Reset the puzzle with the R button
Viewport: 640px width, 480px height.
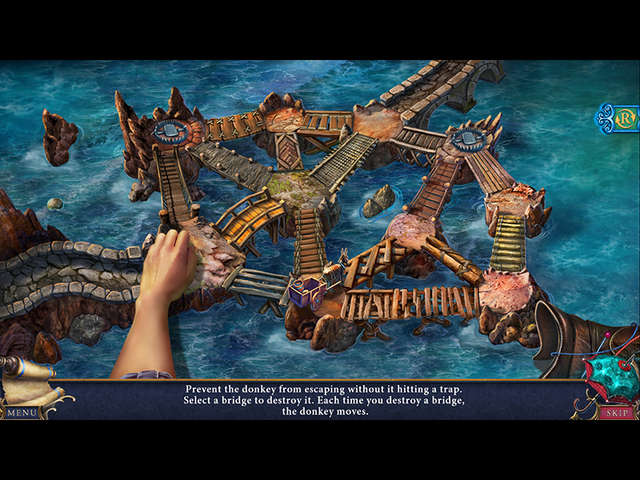pyautogui.click(x=627, y=118)
